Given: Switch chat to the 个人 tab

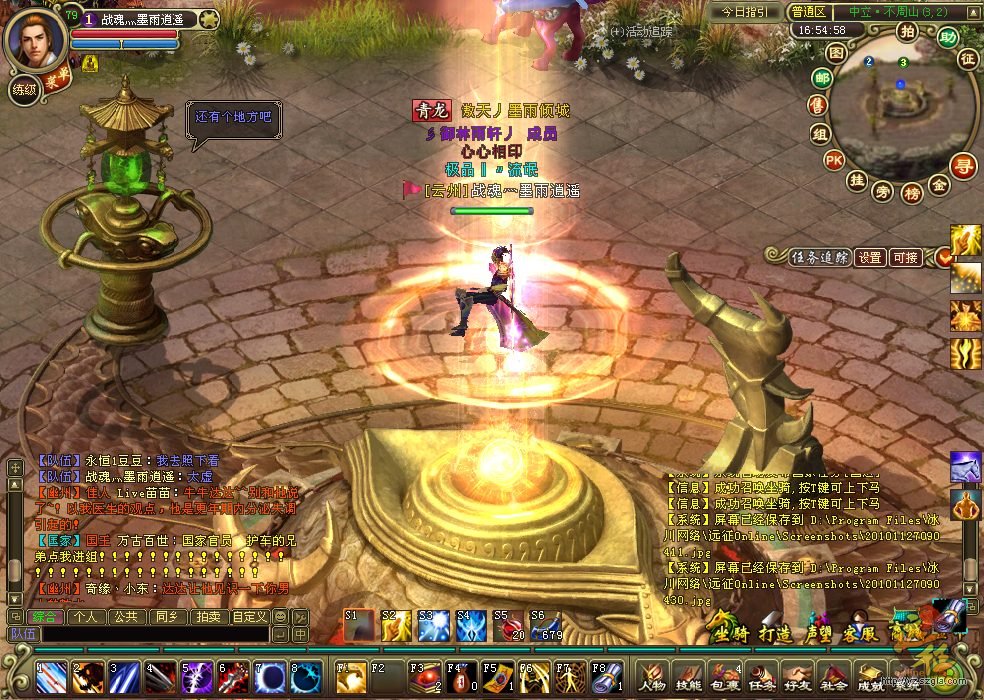Looking at the screenshot, I should click(x=85, y=617).
